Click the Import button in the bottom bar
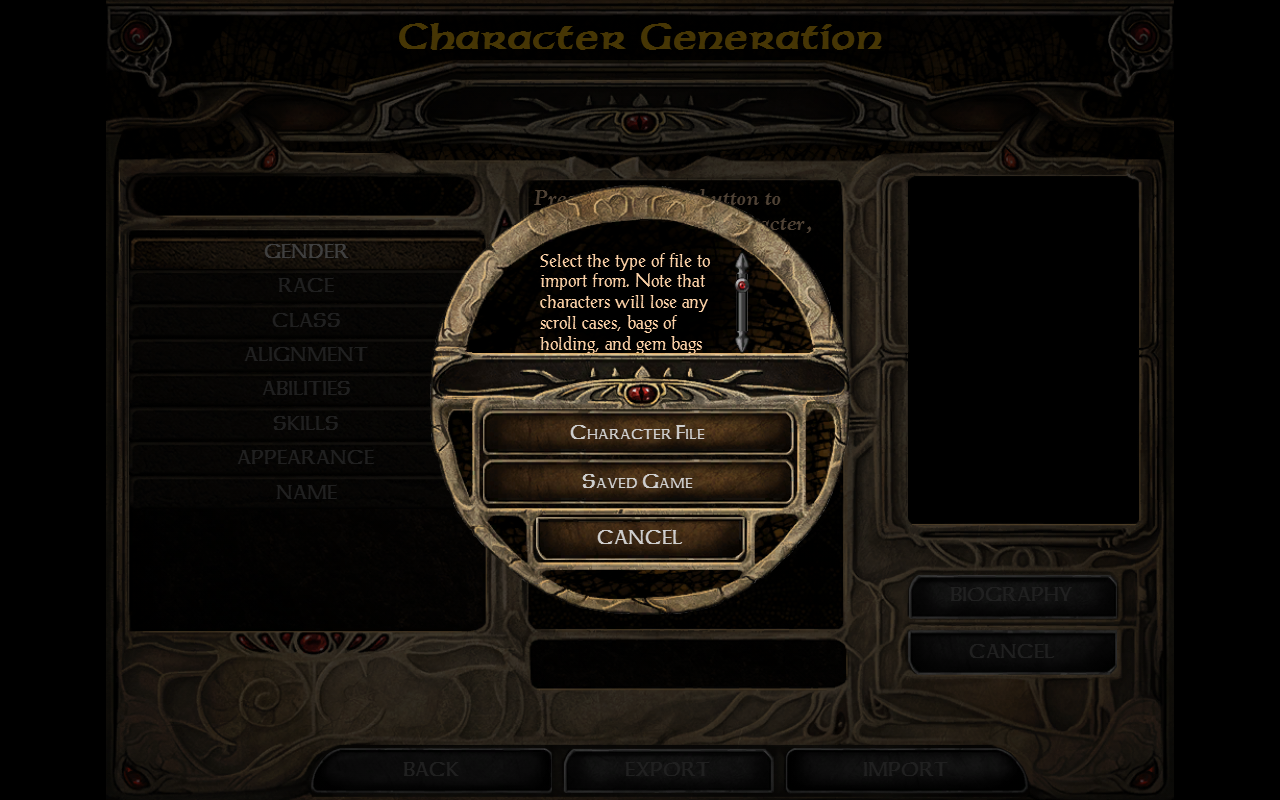The height and width of the screenshot is (800, 1280). coord(905,770)
